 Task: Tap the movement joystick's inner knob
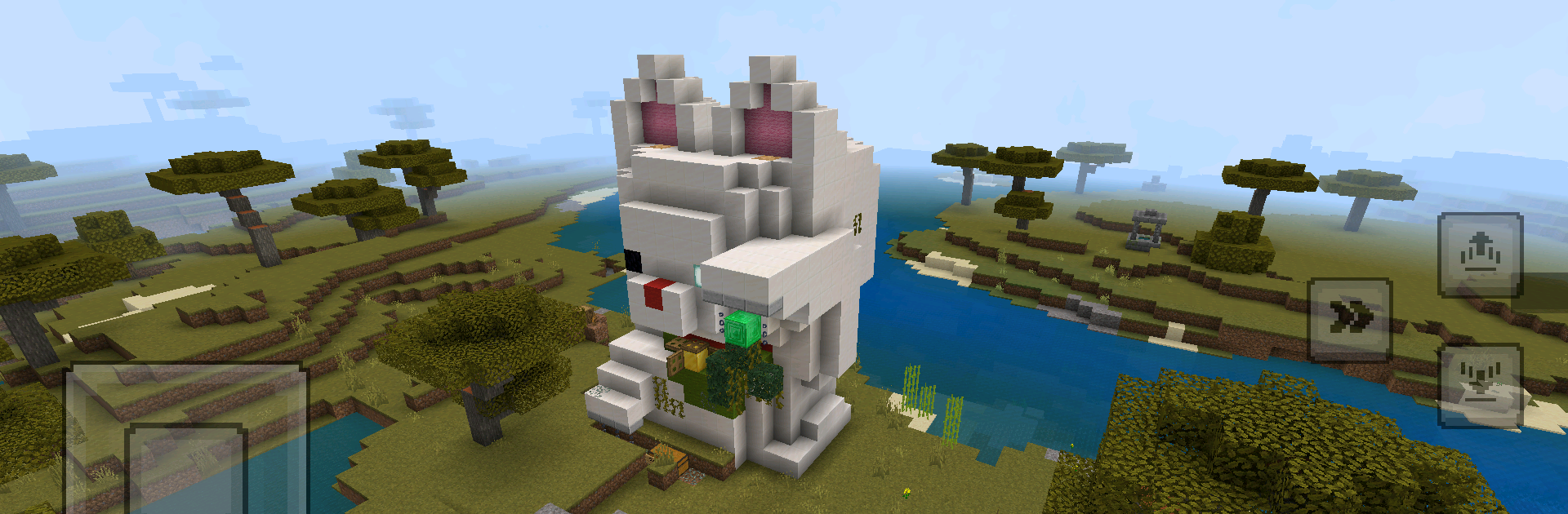186,469
